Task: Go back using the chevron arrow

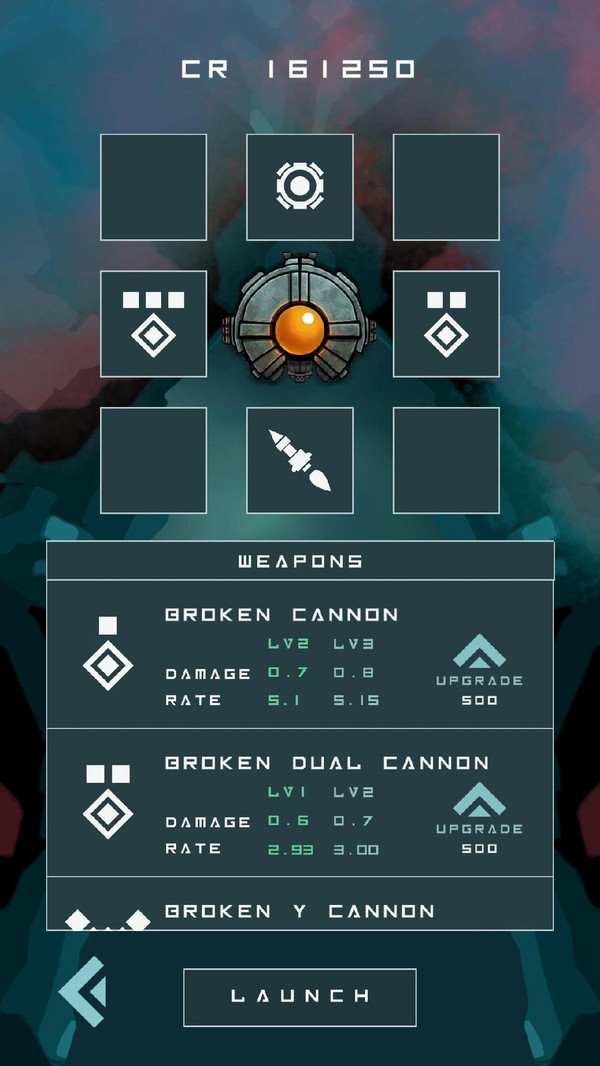Action: click(82, 992)
